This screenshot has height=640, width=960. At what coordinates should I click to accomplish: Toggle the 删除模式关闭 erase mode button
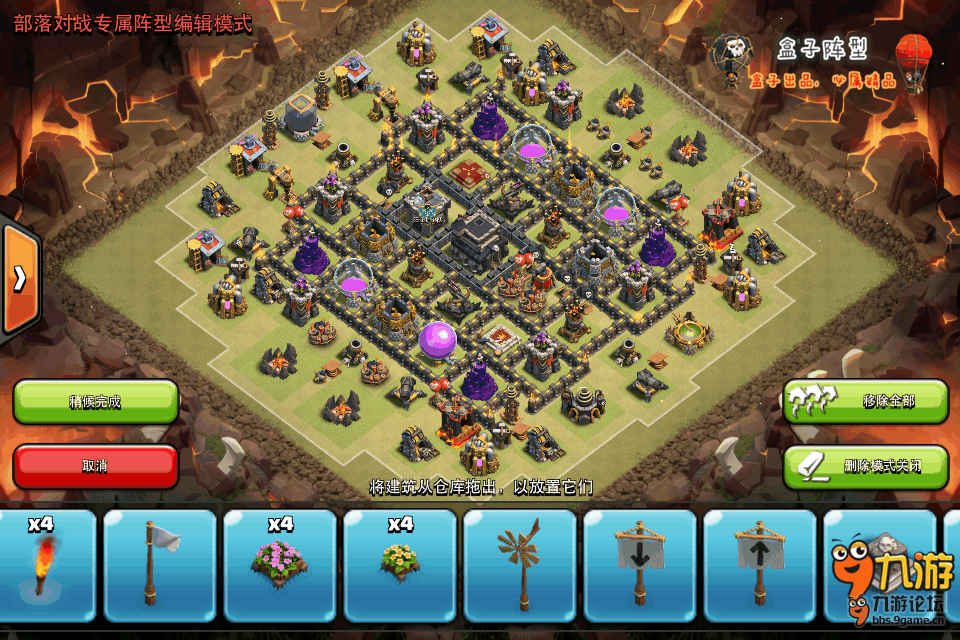coord(865,466)
